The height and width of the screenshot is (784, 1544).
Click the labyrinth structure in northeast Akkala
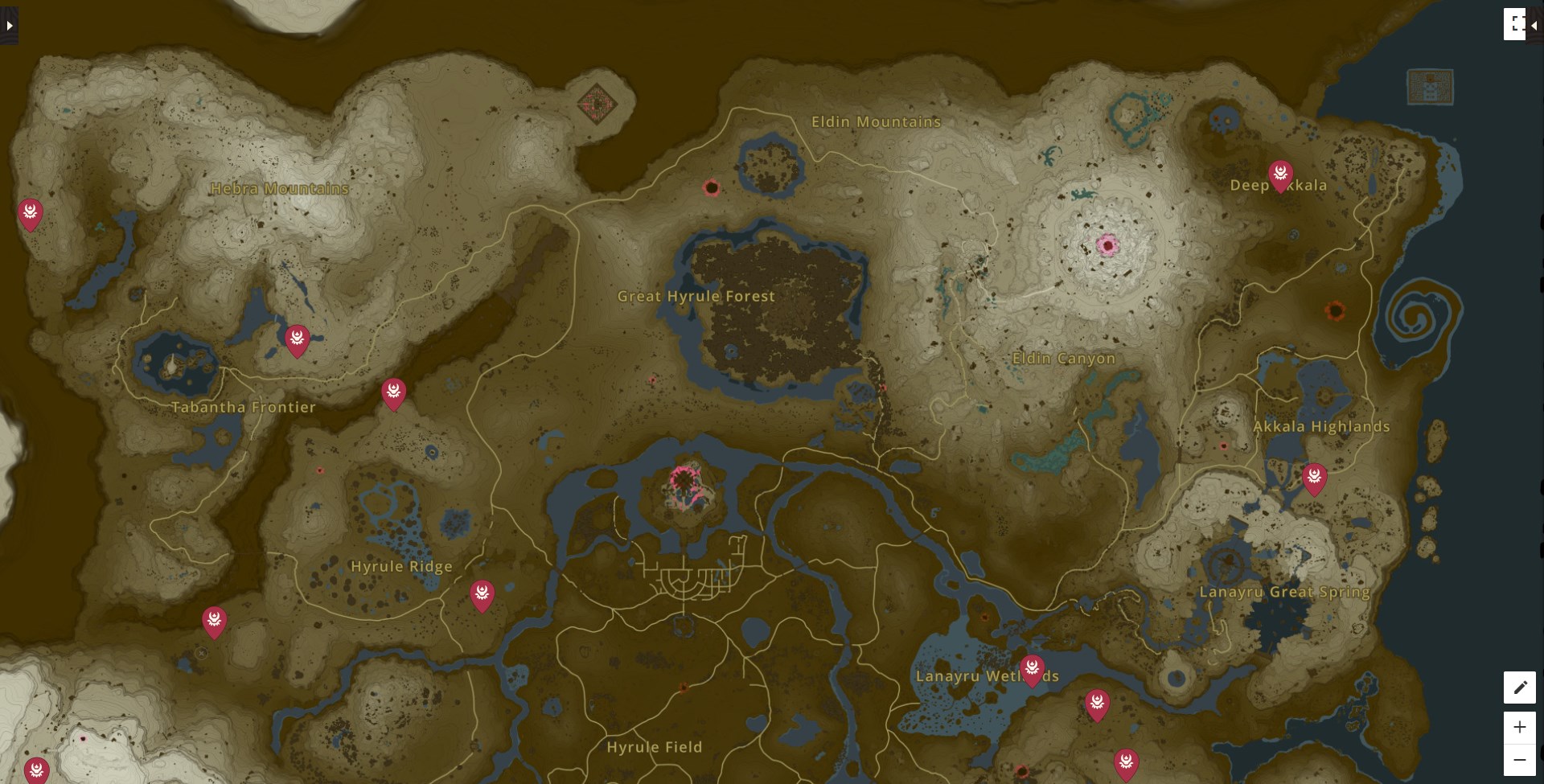pos(1430,88)
